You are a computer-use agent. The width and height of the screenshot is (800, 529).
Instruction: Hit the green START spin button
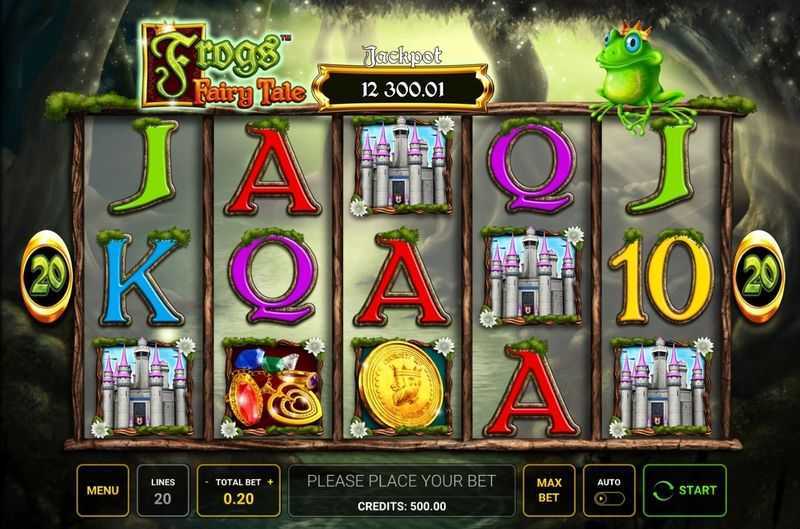click(x=685, y=490)
